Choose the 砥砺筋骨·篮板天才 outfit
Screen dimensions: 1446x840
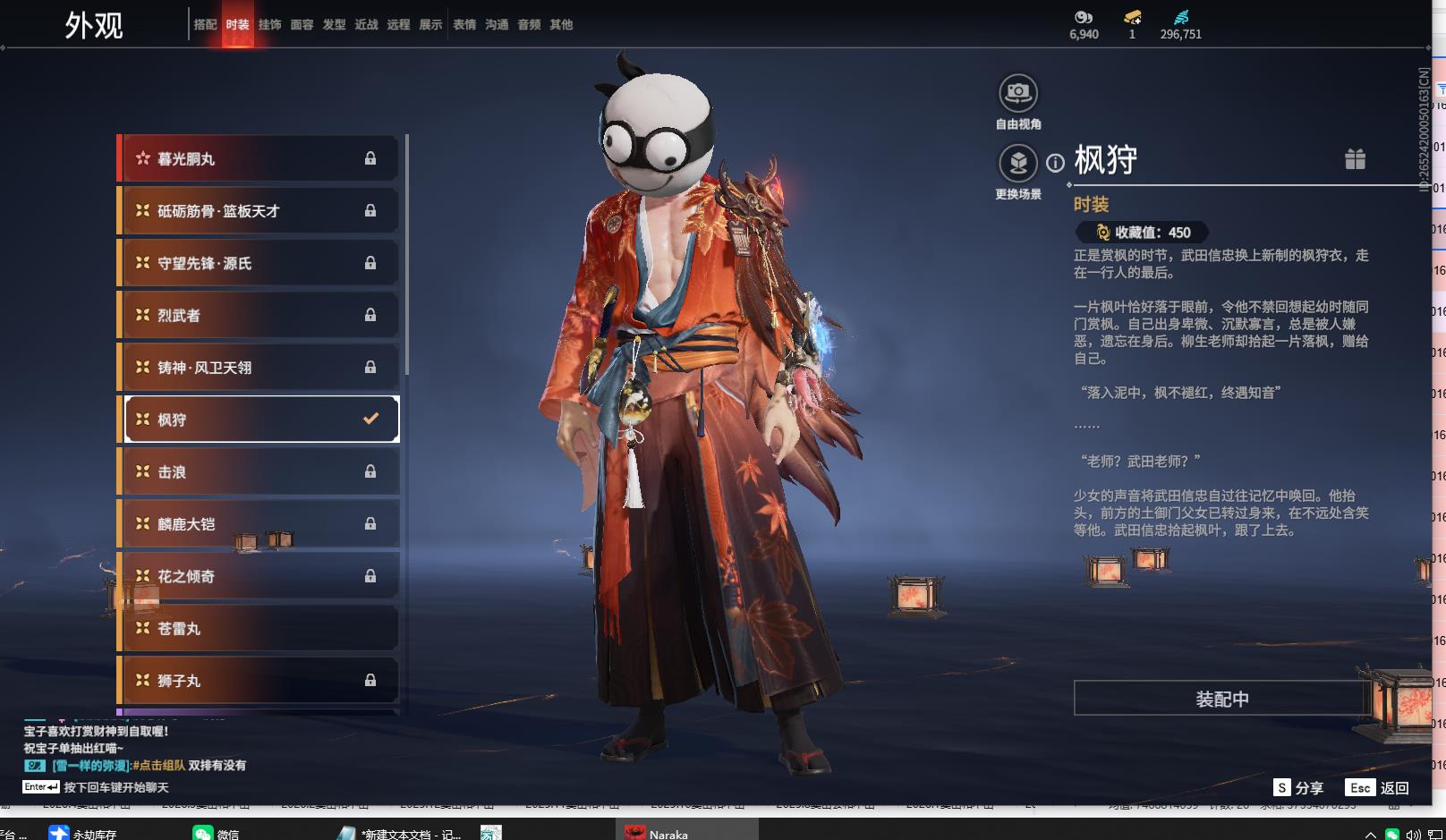tap(259, 211)
